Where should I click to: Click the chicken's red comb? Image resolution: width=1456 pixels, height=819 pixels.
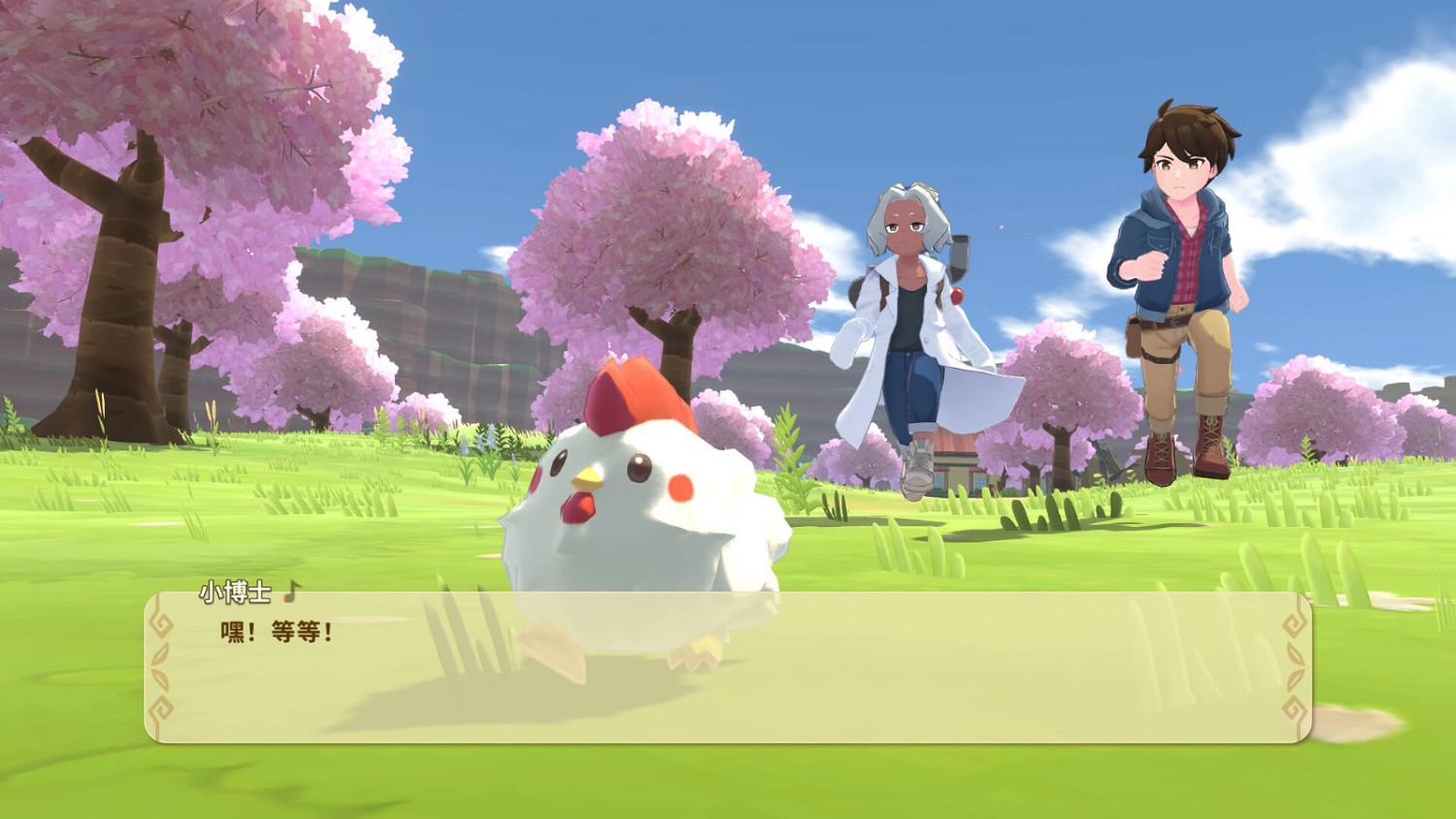635,393
